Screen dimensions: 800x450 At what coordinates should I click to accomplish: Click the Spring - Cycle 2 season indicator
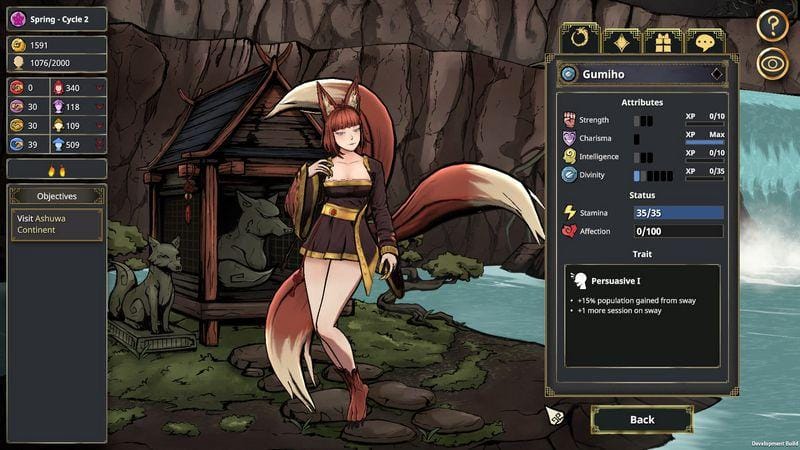[57, 18]
